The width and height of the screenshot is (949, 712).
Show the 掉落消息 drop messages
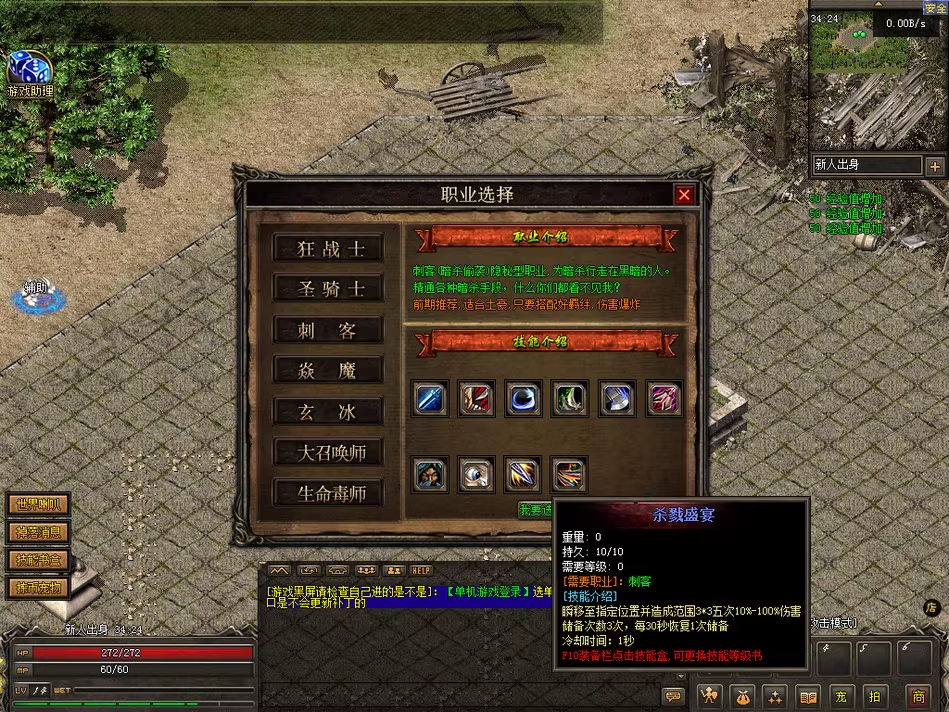coord(38,532)
